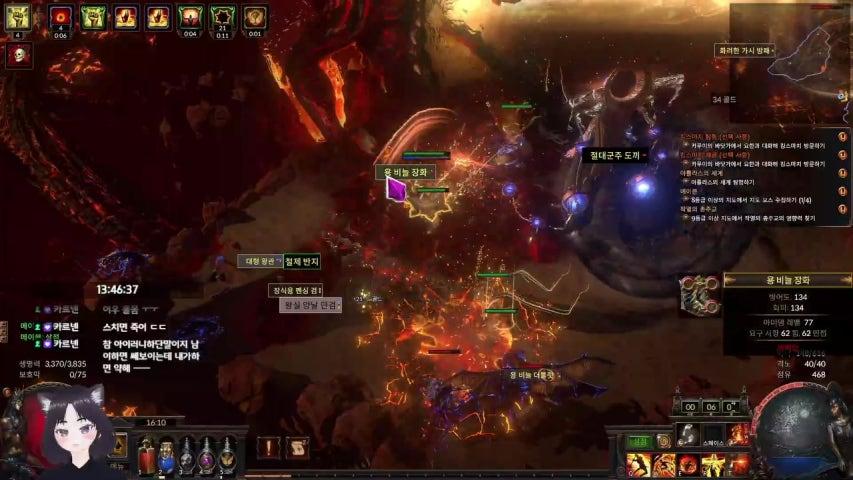Pick up the 왕실 망날 단검 dagger label
This screenshot has height=480, width=853.
tap(310, 306)
